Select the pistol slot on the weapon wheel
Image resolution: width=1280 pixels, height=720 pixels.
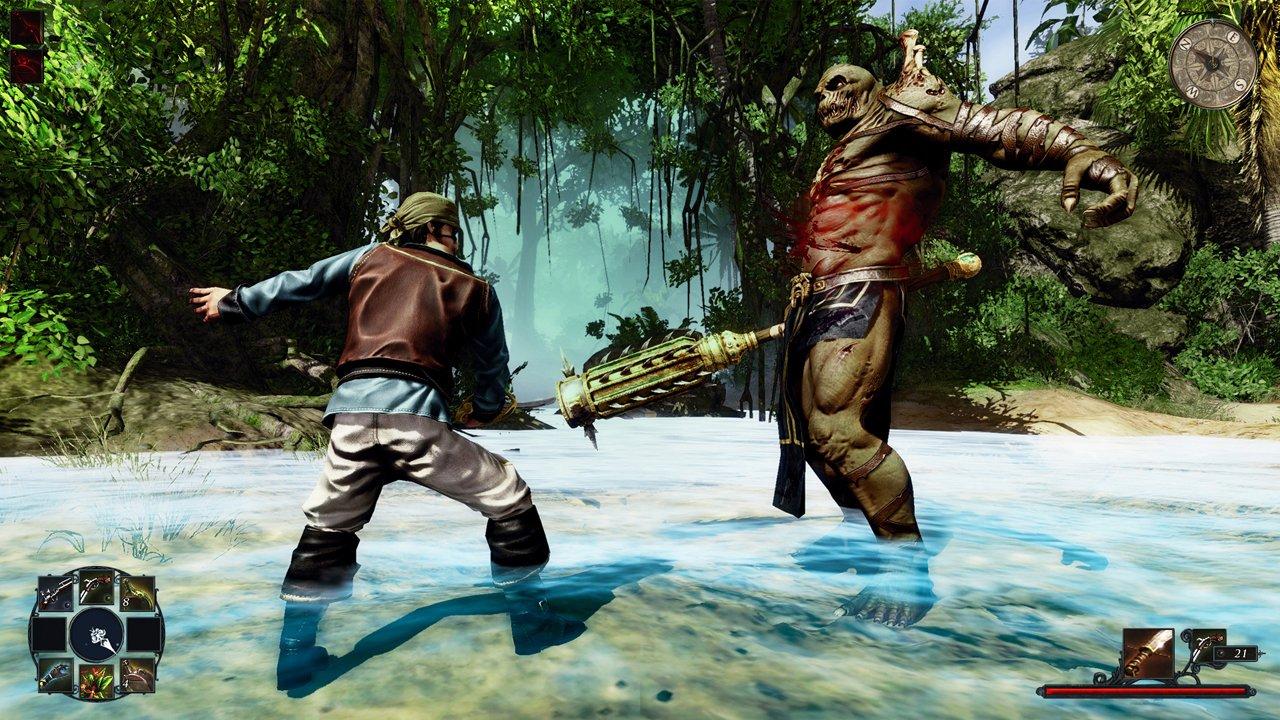[97, 589]
